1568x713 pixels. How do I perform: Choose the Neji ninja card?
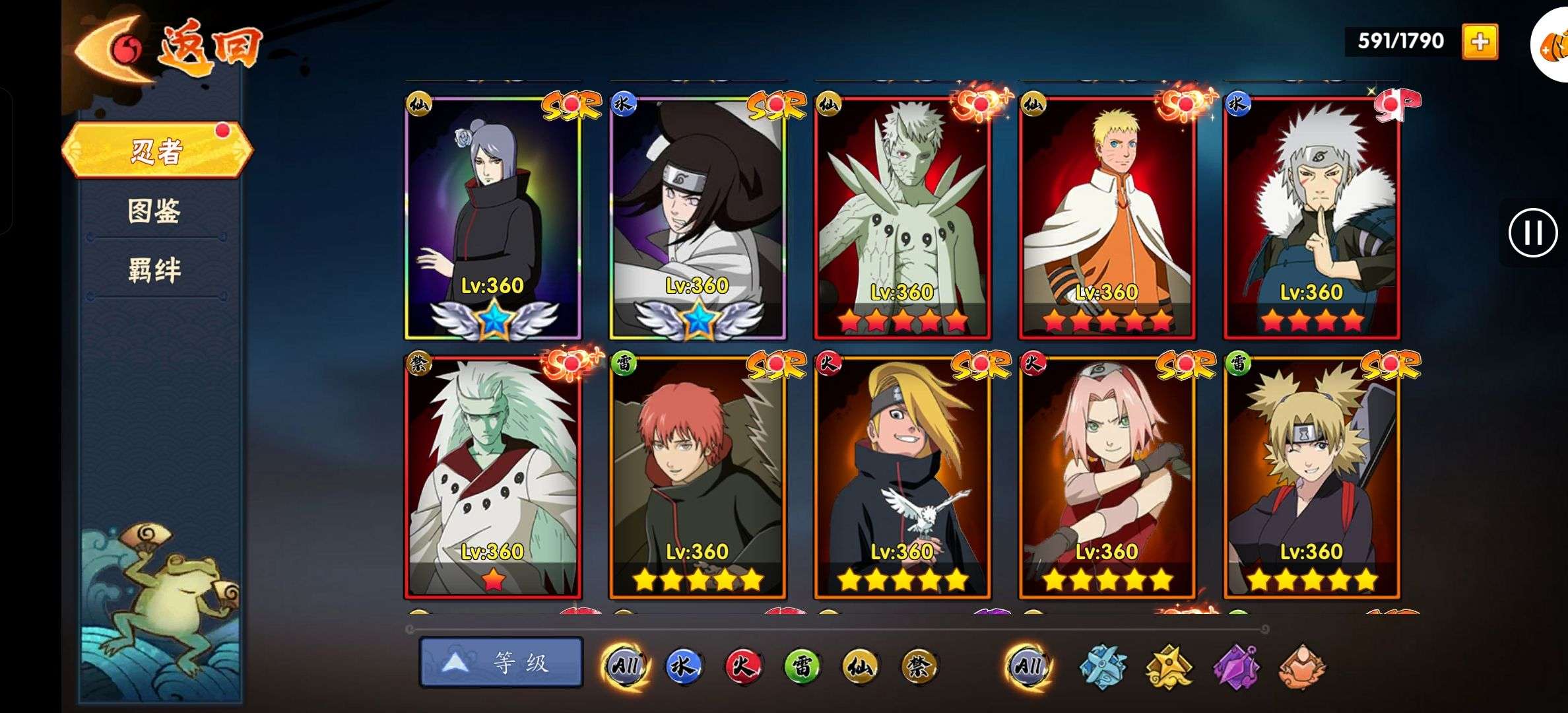tap(698, 218)
